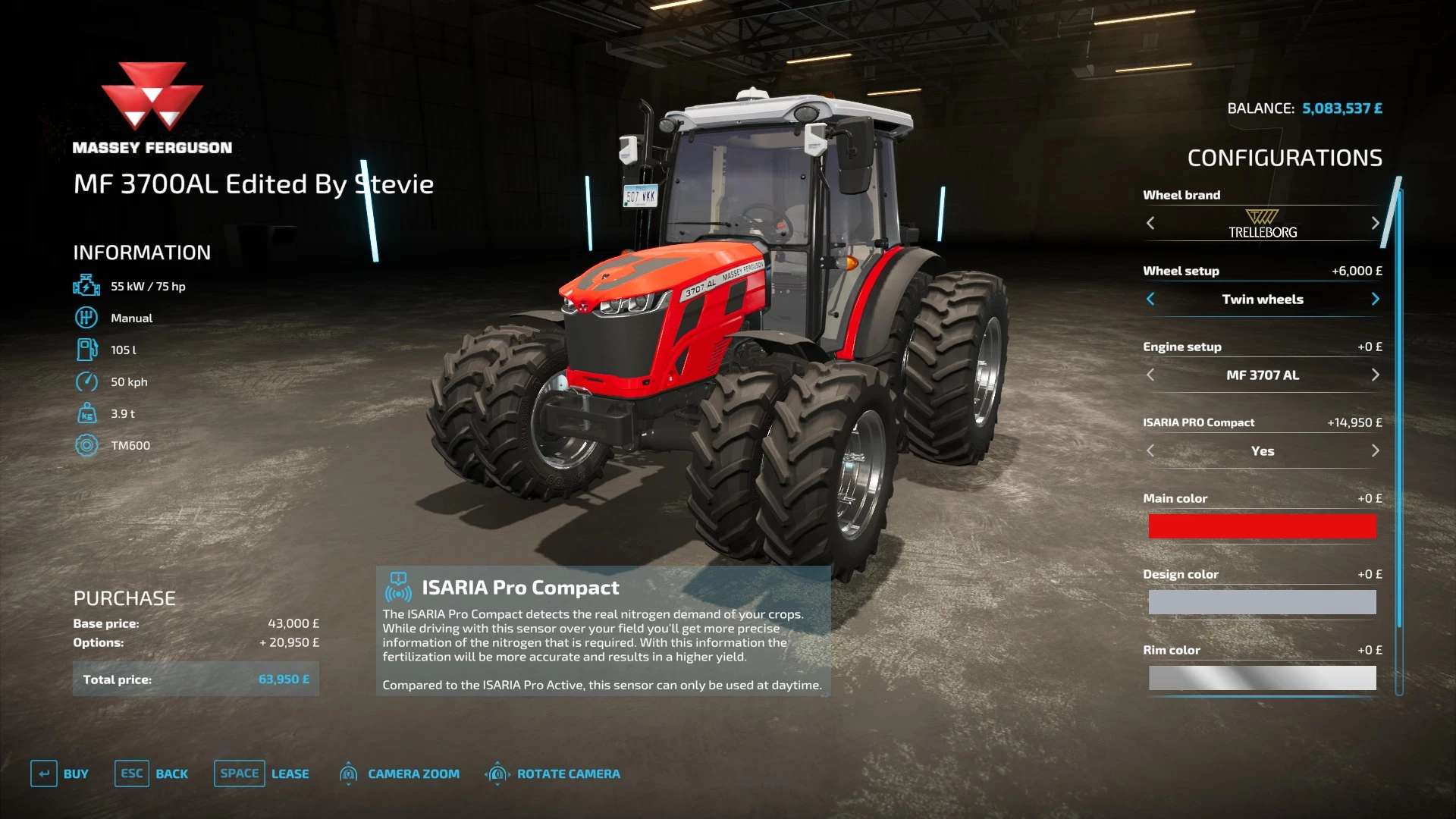Open the red Main color swatch
1456x819 pixels.
pos(1262,526)
